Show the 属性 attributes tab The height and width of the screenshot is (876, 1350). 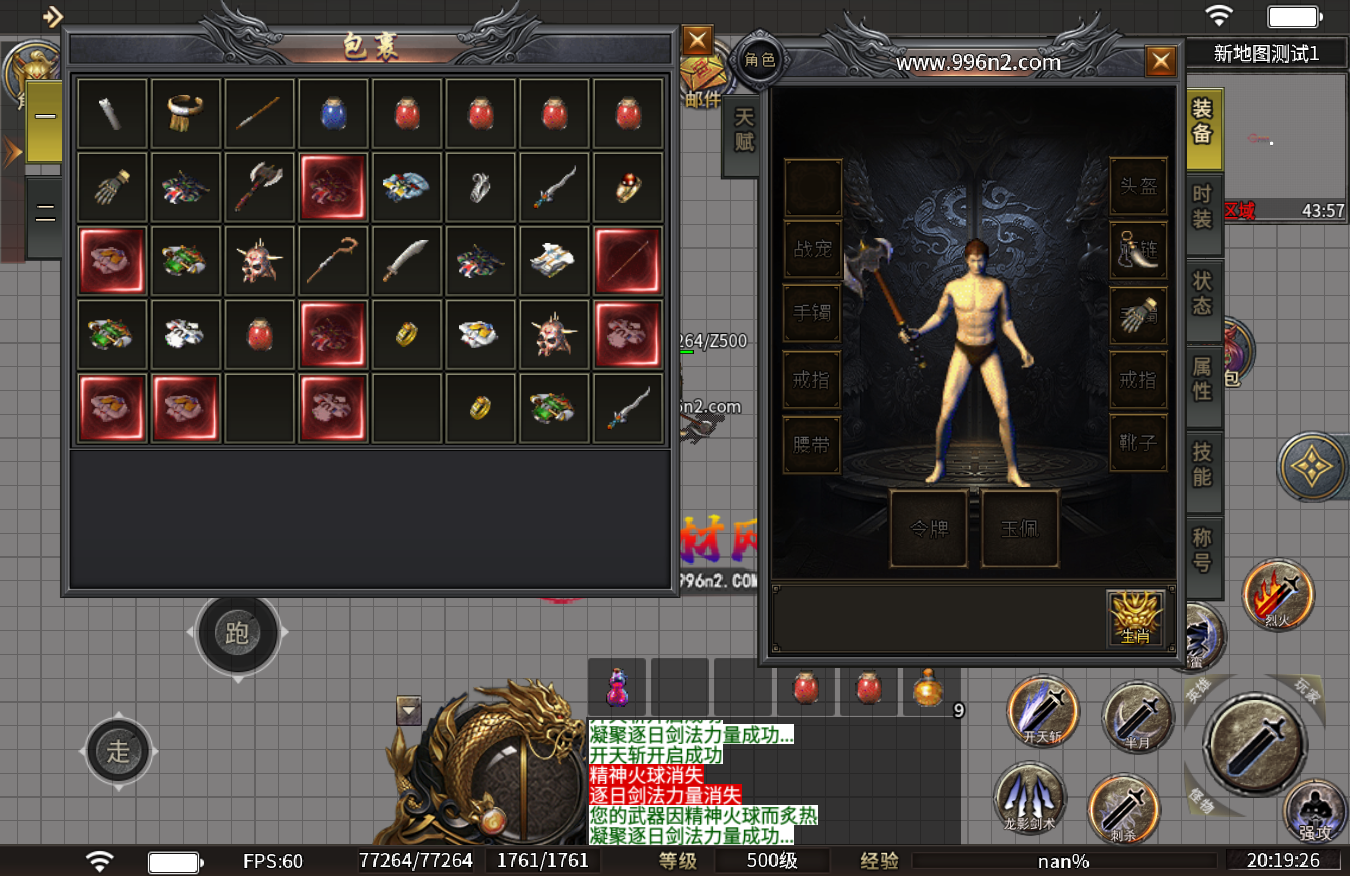pos(1202,379)
